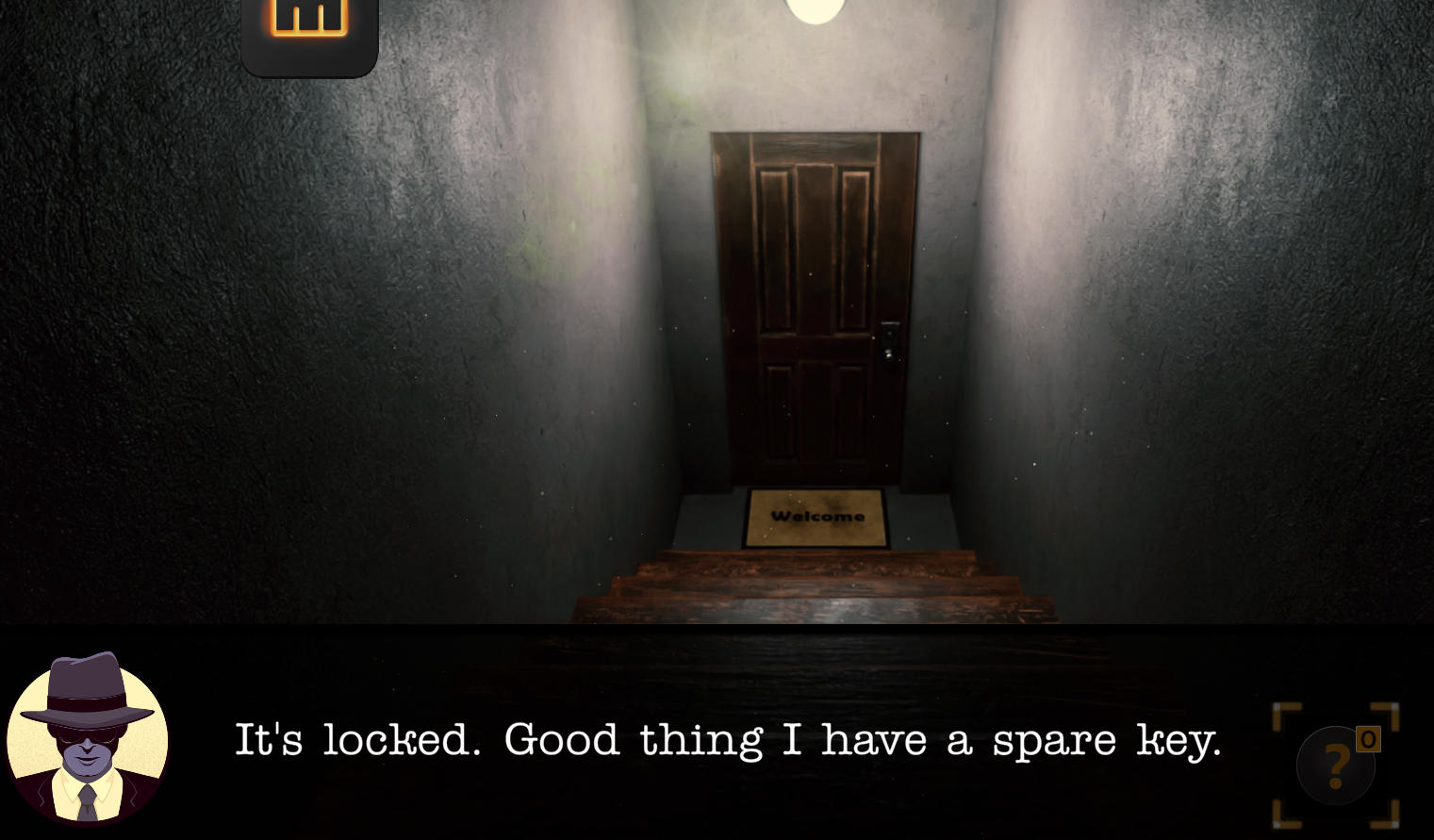Tap the ceiling light above the door

(x=814, y=9)
